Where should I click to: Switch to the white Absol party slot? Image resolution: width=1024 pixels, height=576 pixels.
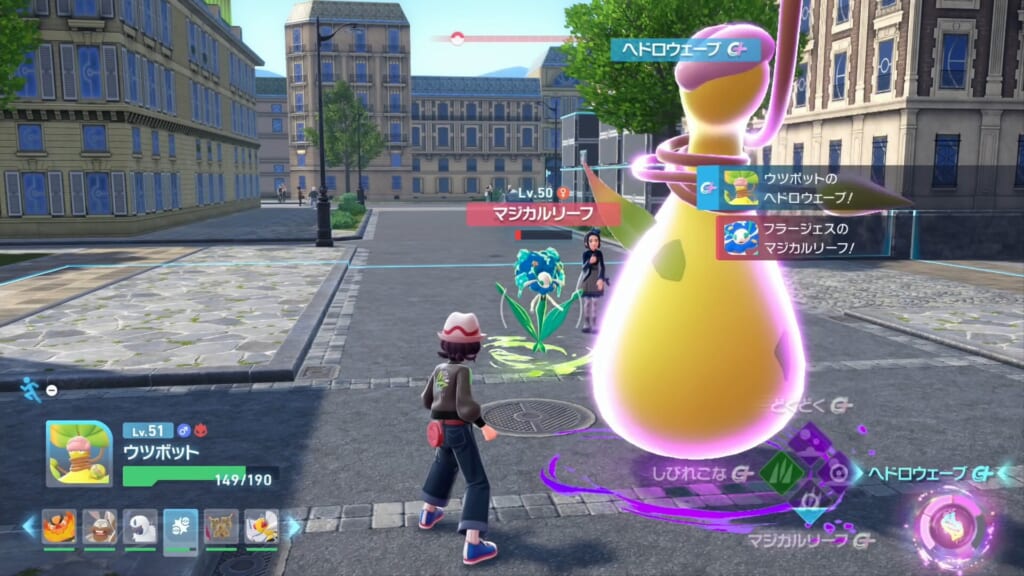click(x=140, y=526)
